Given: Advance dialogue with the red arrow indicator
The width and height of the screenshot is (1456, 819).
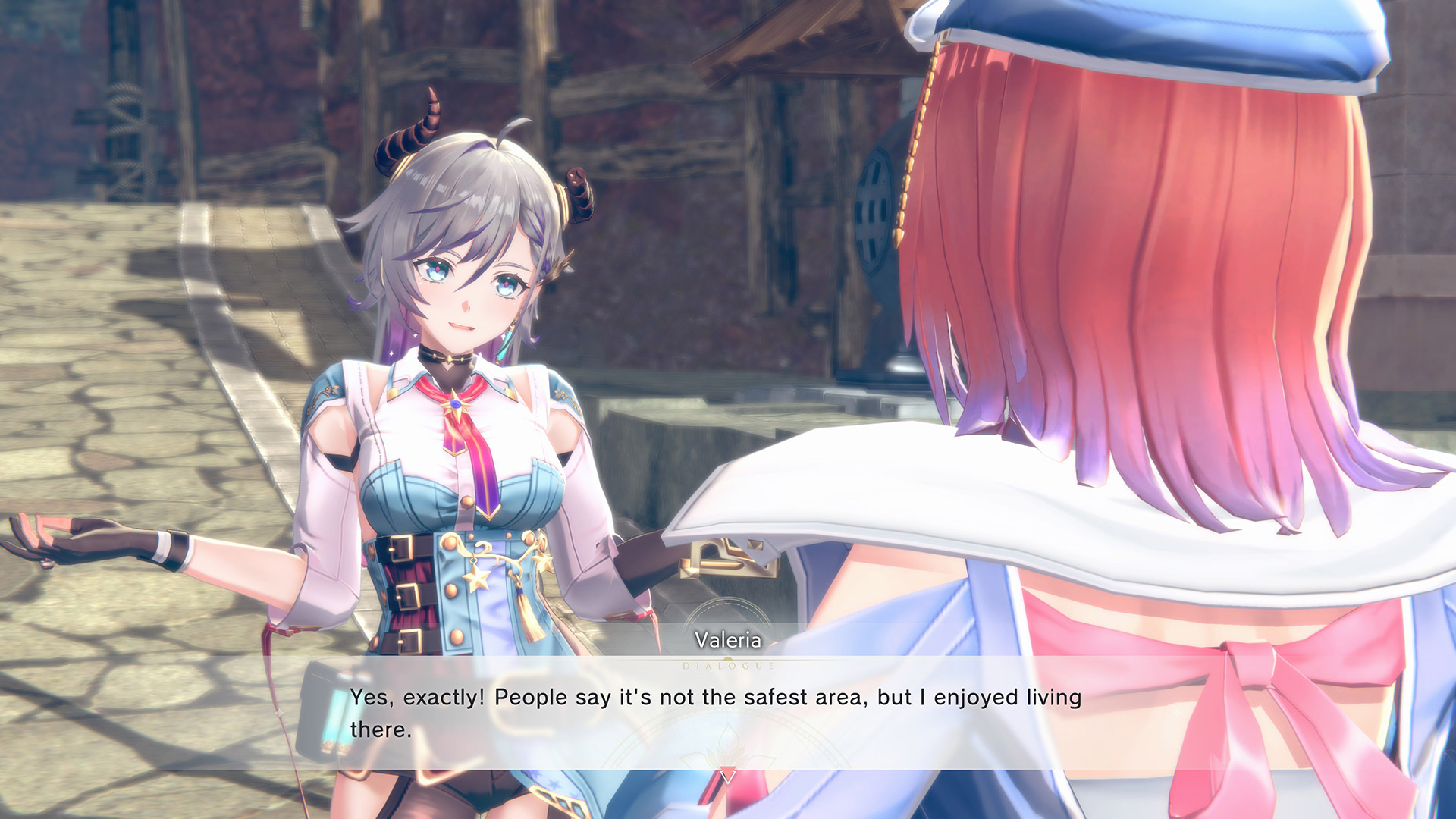Looking at the screenshot, I should tap(728, 777).
